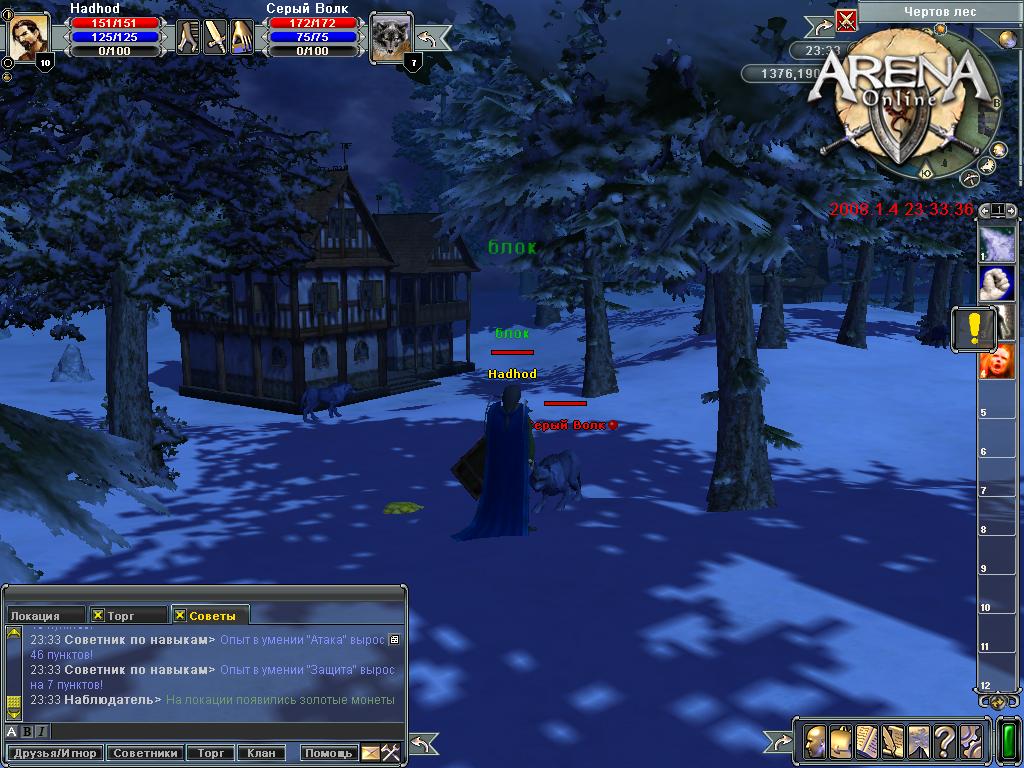The width and height of the screenshot is (1024, 768).
Task: Open the Торг chat tab
Action: [x=126, y=616]
